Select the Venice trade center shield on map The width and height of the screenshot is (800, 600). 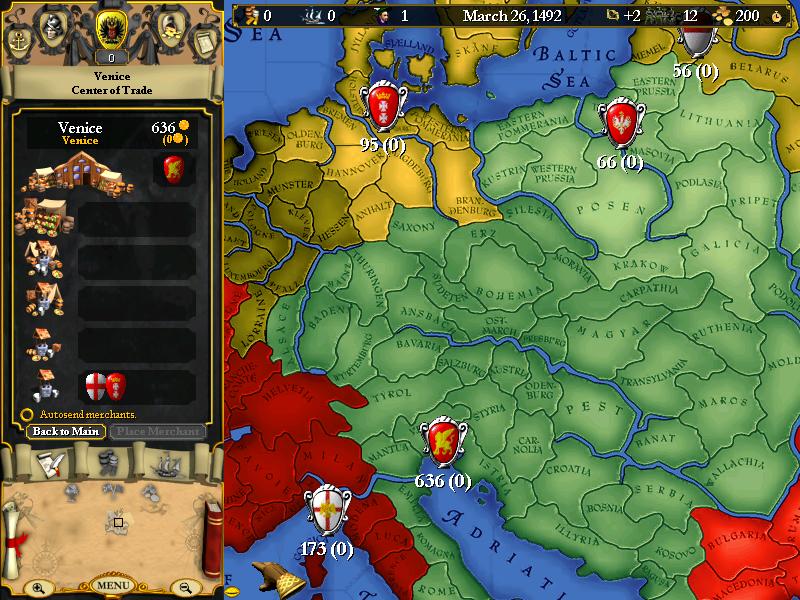pos(442,442)
